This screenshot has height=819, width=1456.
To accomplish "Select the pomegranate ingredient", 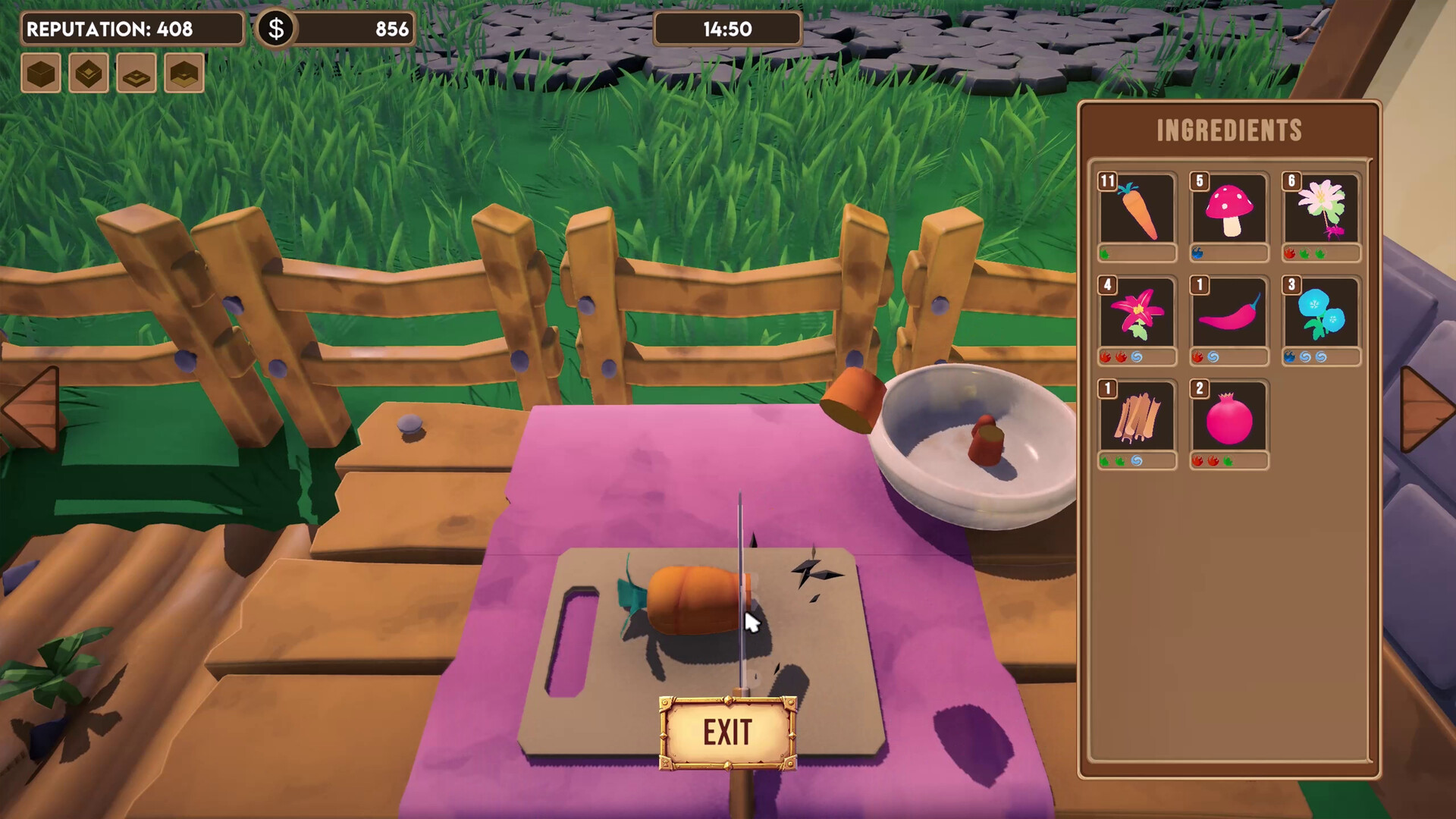I will [1228, 417].
